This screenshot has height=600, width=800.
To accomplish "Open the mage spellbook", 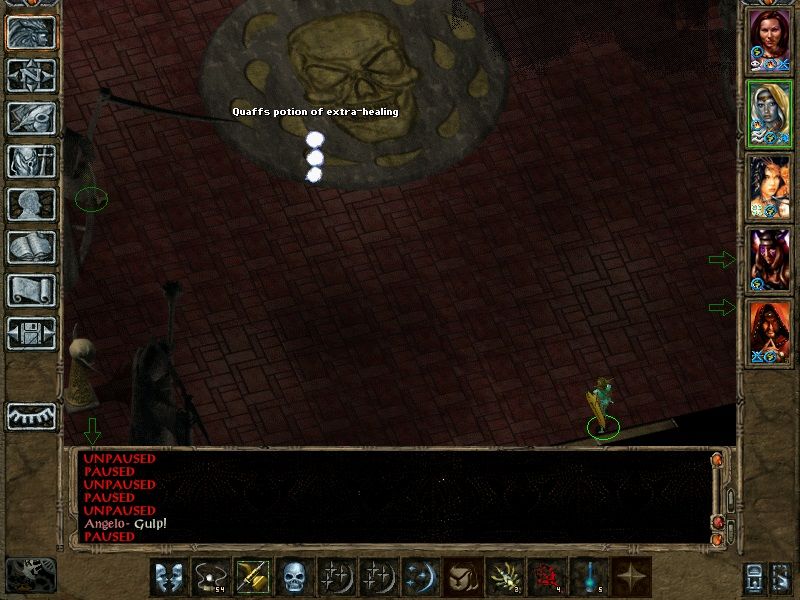I will click(32, 247).
